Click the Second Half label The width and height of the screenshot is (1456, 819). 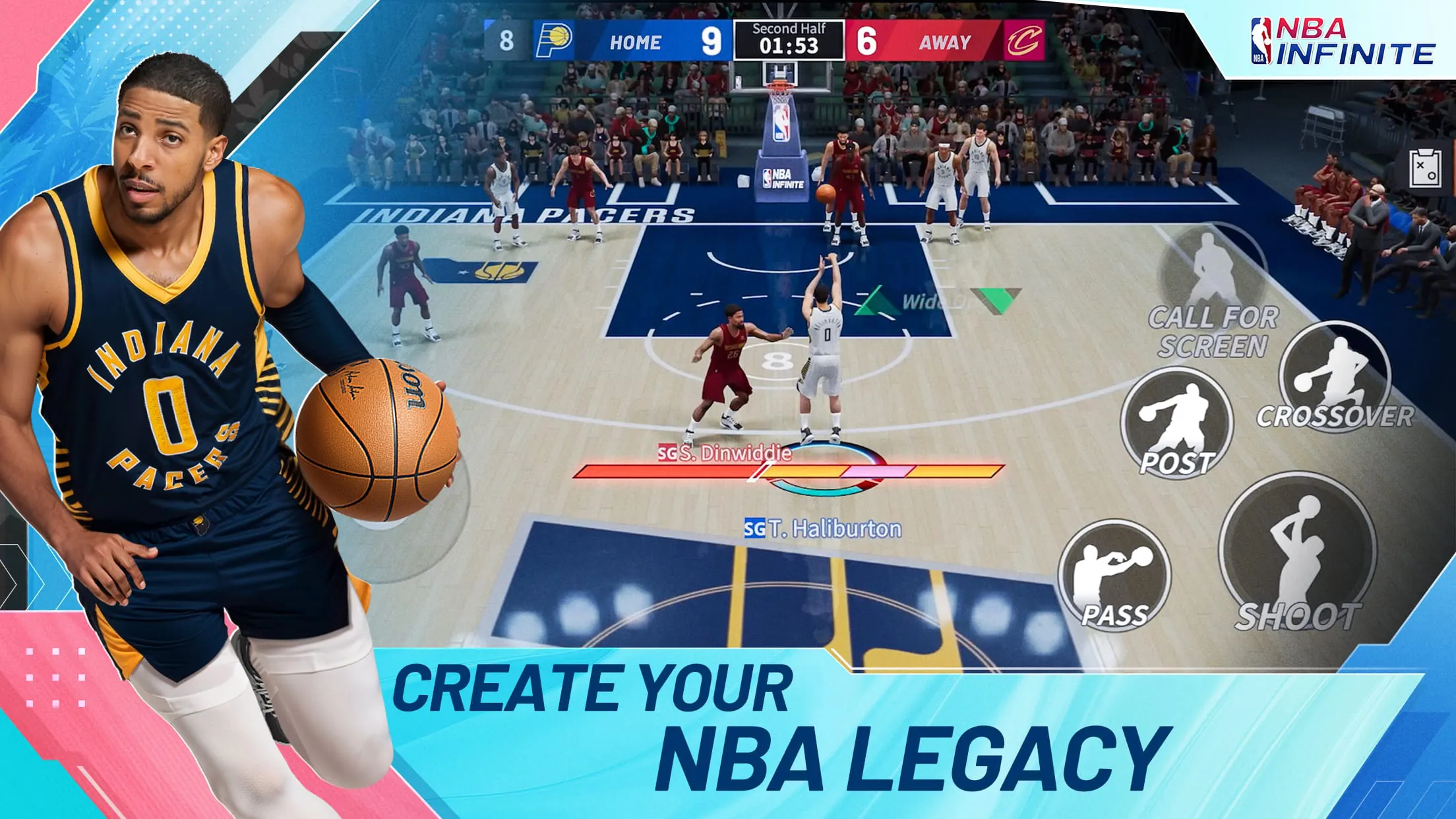point(789,28)
